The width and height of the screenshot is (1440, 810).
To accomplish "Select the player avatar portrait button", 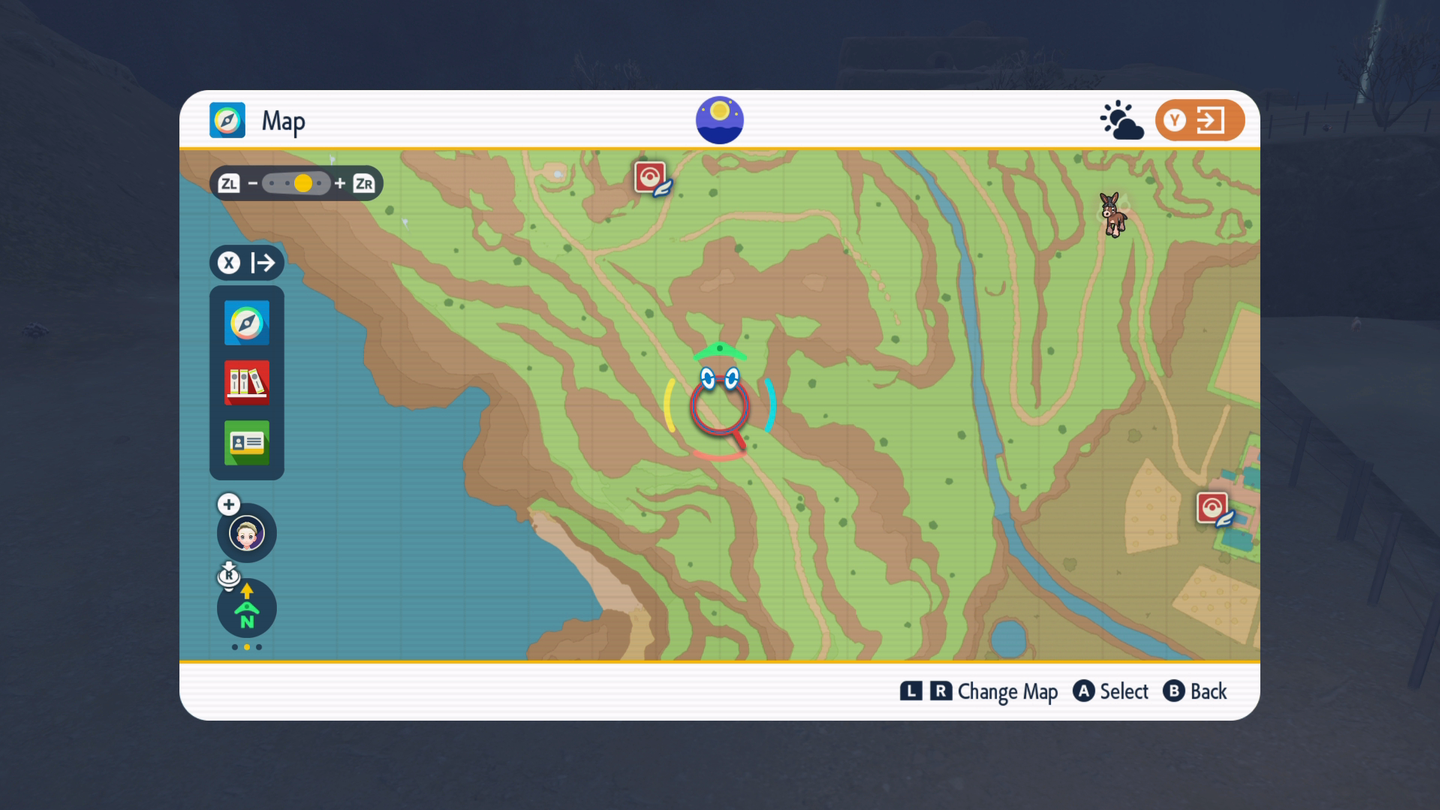I will coord(247,533).
